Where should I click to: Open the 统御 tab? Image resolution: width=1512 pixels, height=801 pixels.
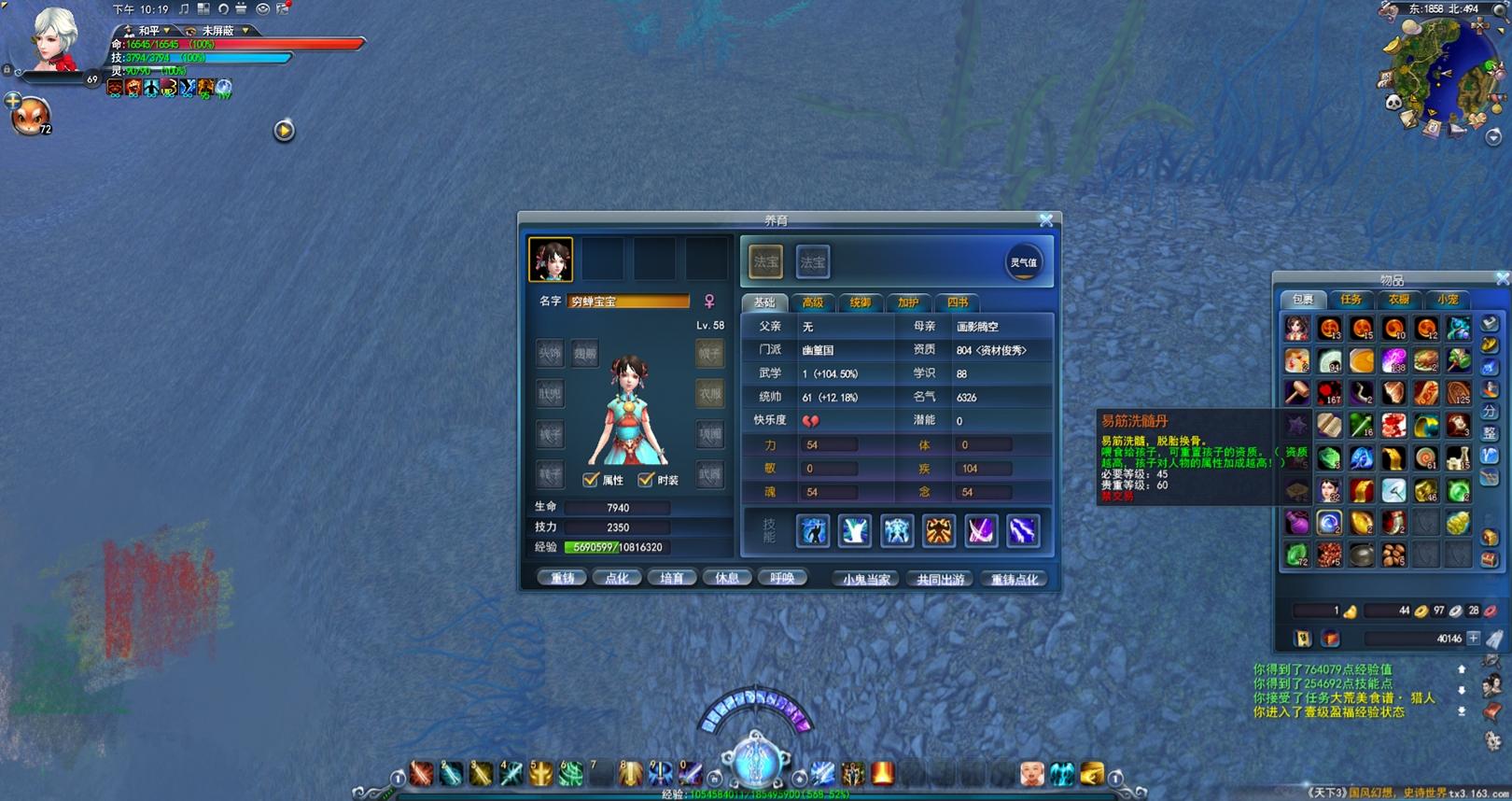pos(861,302)
